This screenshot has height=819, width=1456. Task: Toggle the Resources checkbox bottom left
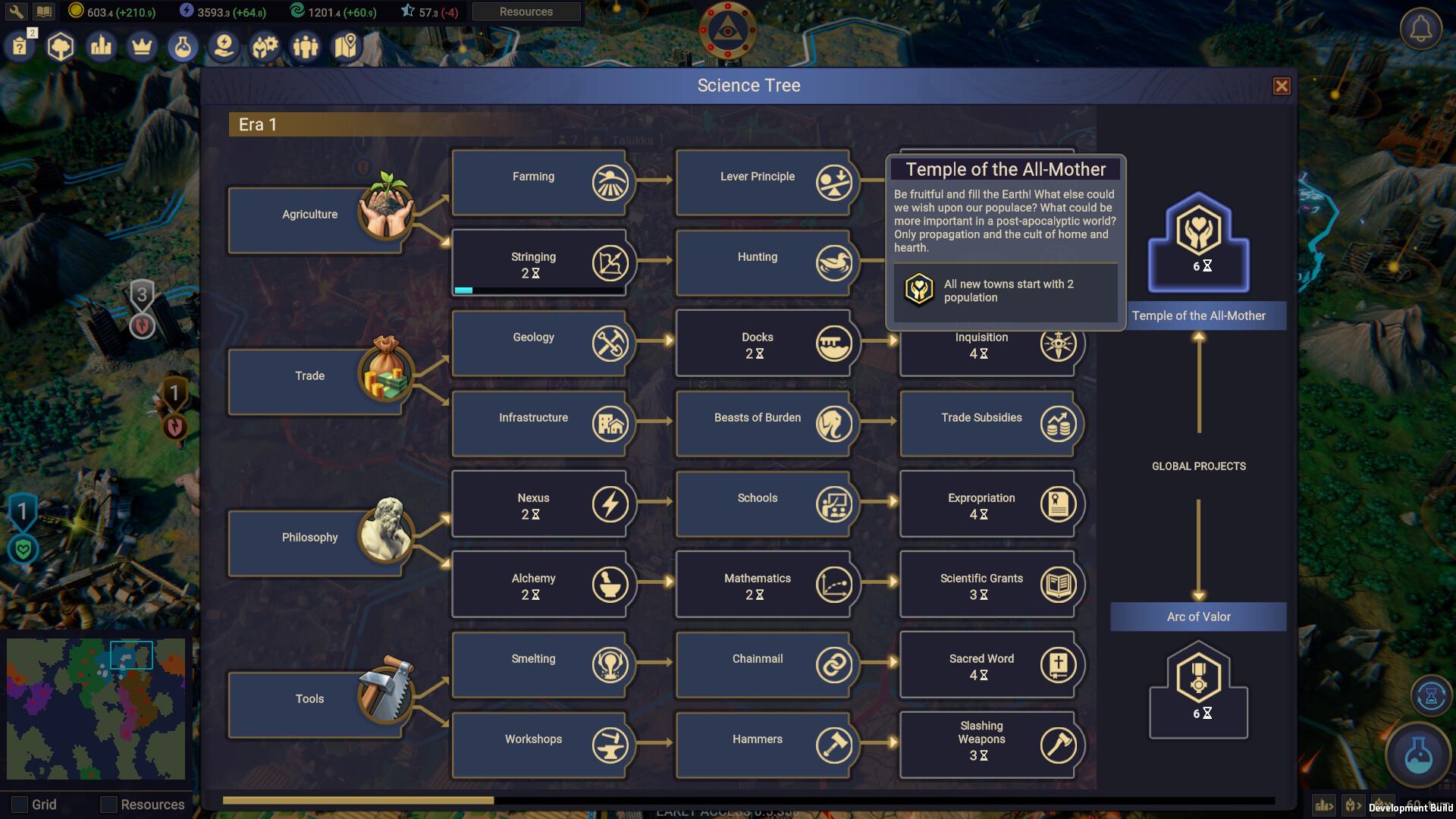click(x=108, y=805)
